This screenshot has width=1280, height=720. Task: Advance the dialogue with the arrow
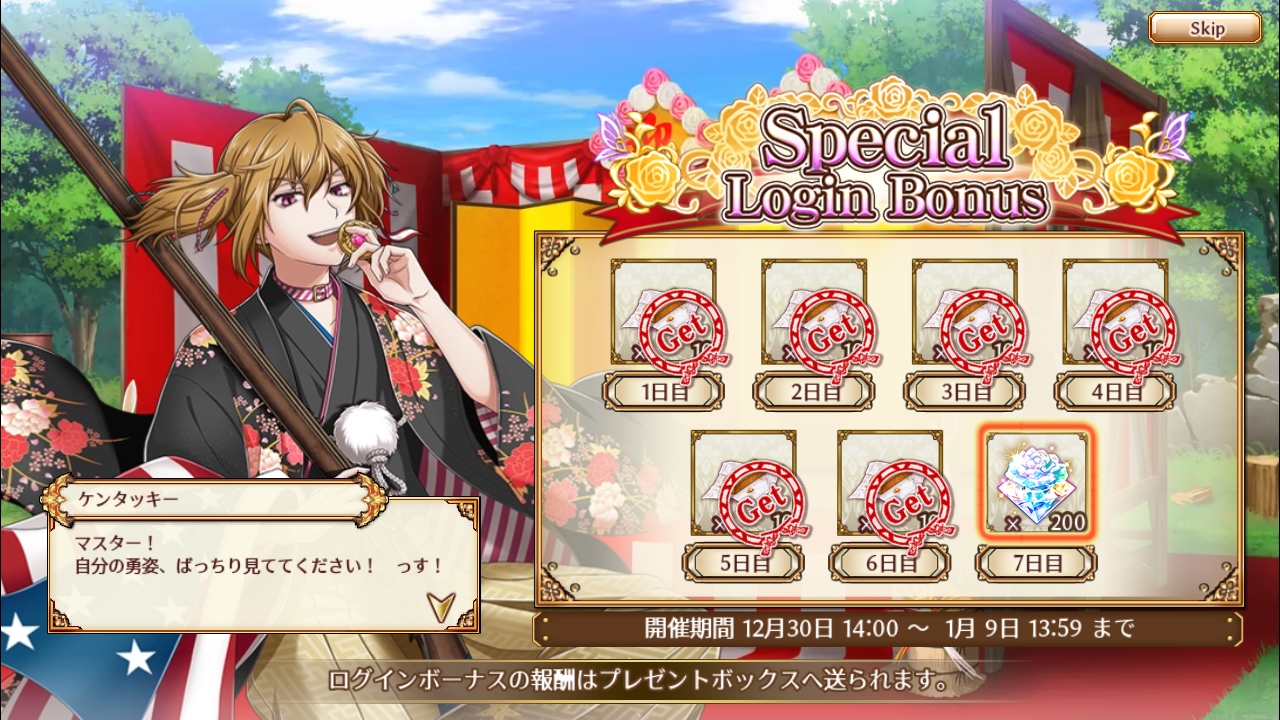click(x=439, y=604)
